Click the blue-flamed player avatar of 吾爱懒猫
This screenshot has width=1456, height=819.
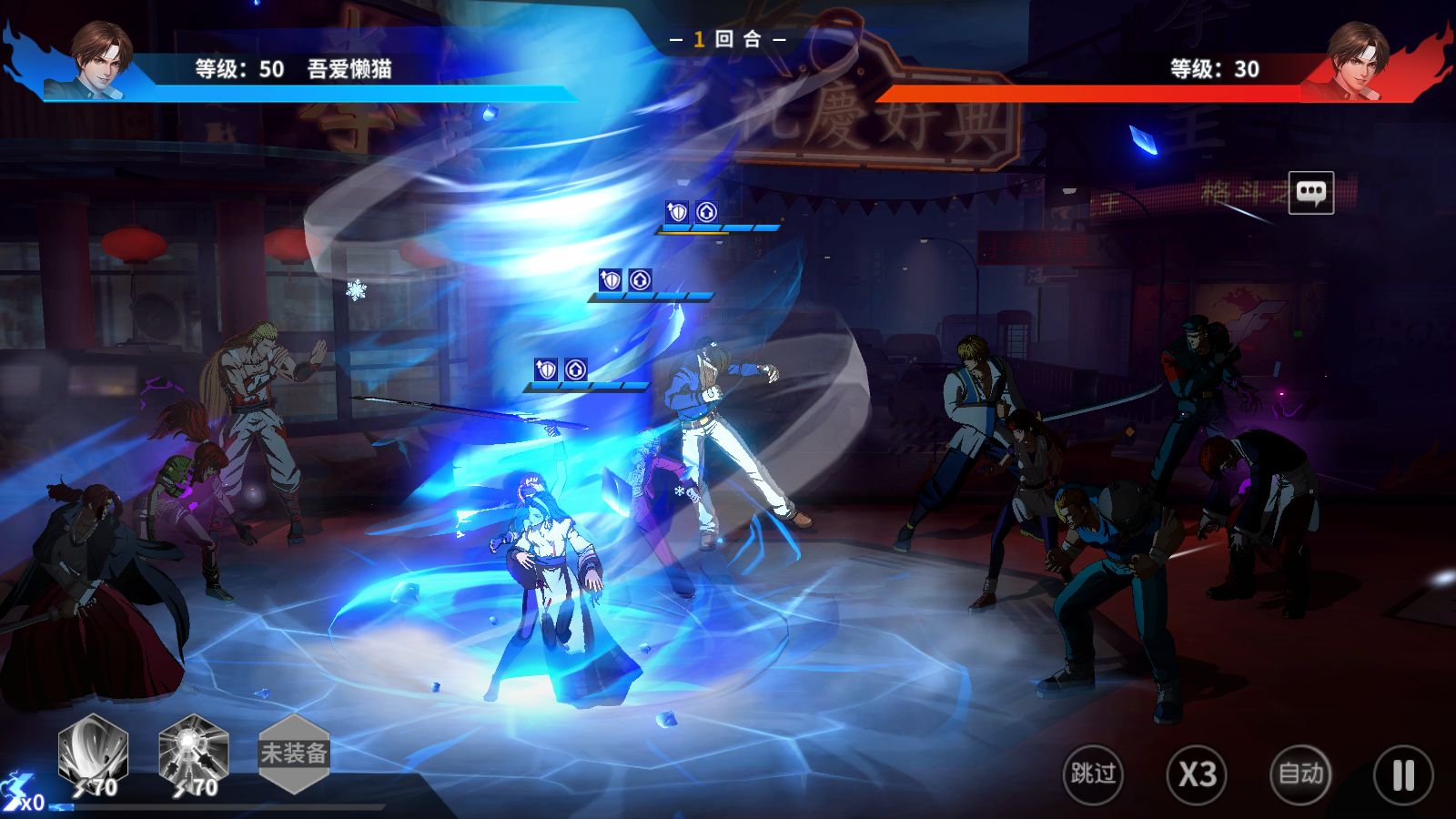tap(98, 60)
